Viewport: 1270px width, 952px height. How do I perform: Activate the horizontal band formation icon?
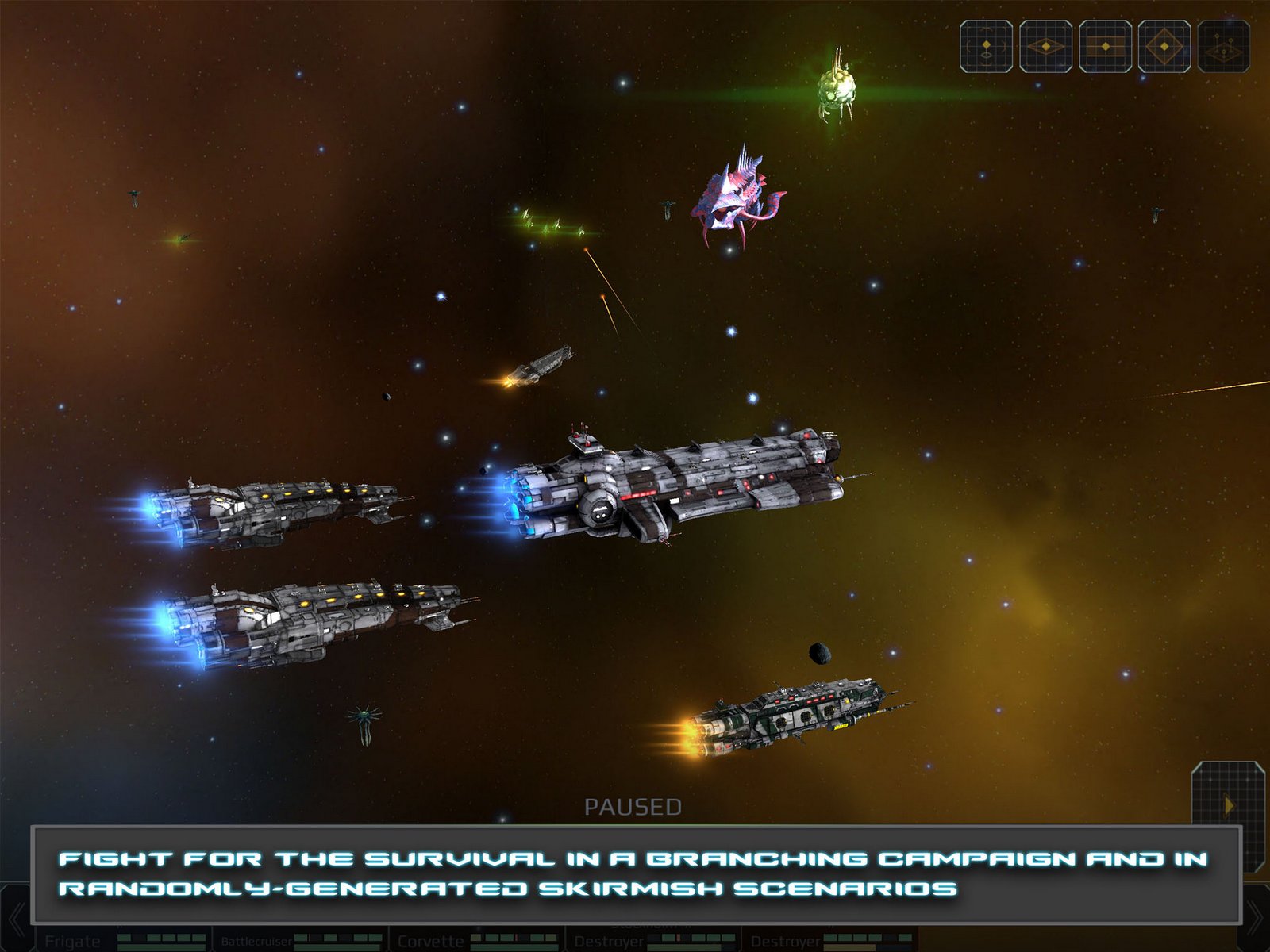pyautogui.click(x=1105, y=47)
